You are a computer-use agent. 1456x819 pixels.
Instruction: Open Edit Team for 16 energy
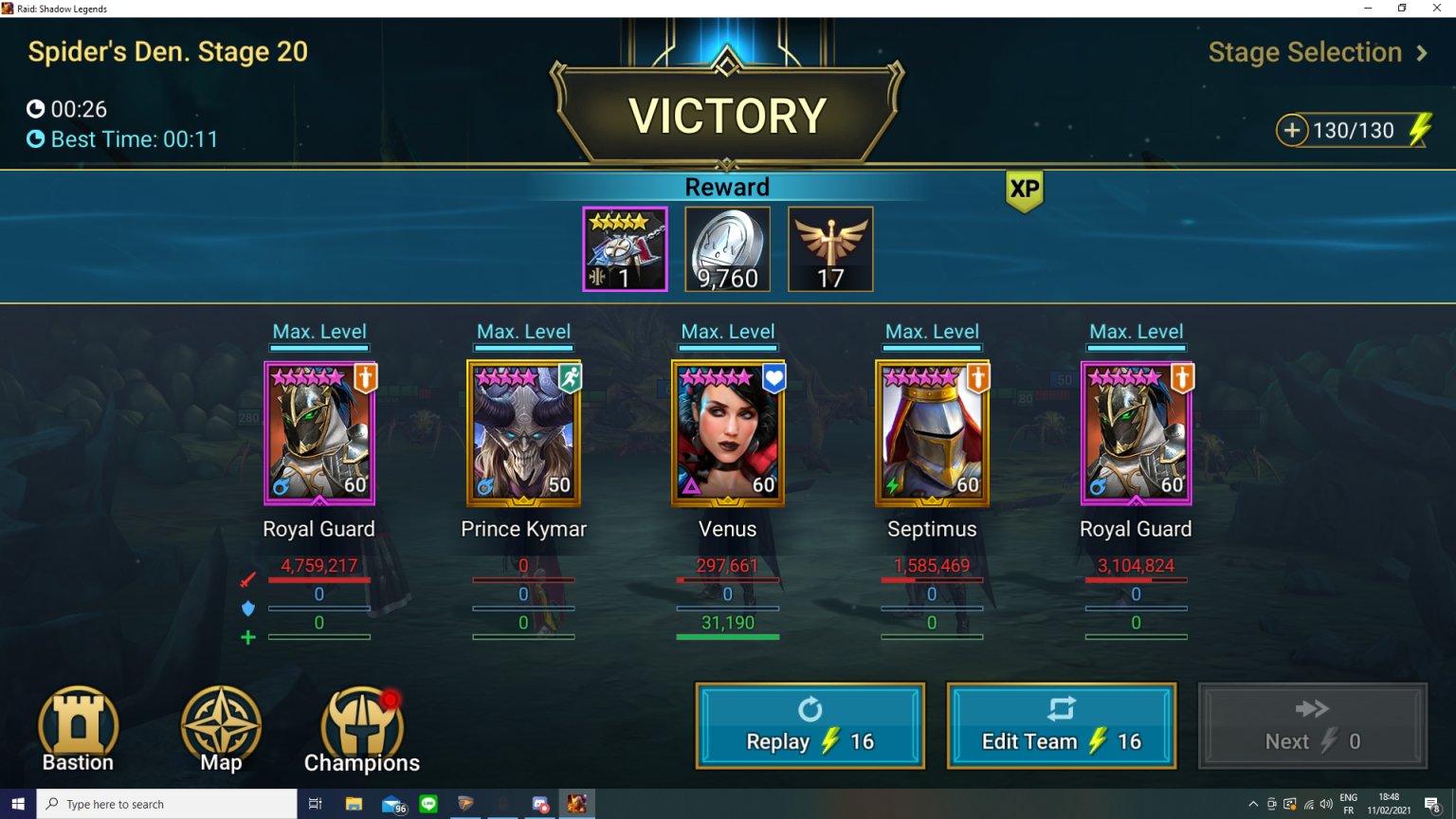[x=1061, y=726]
